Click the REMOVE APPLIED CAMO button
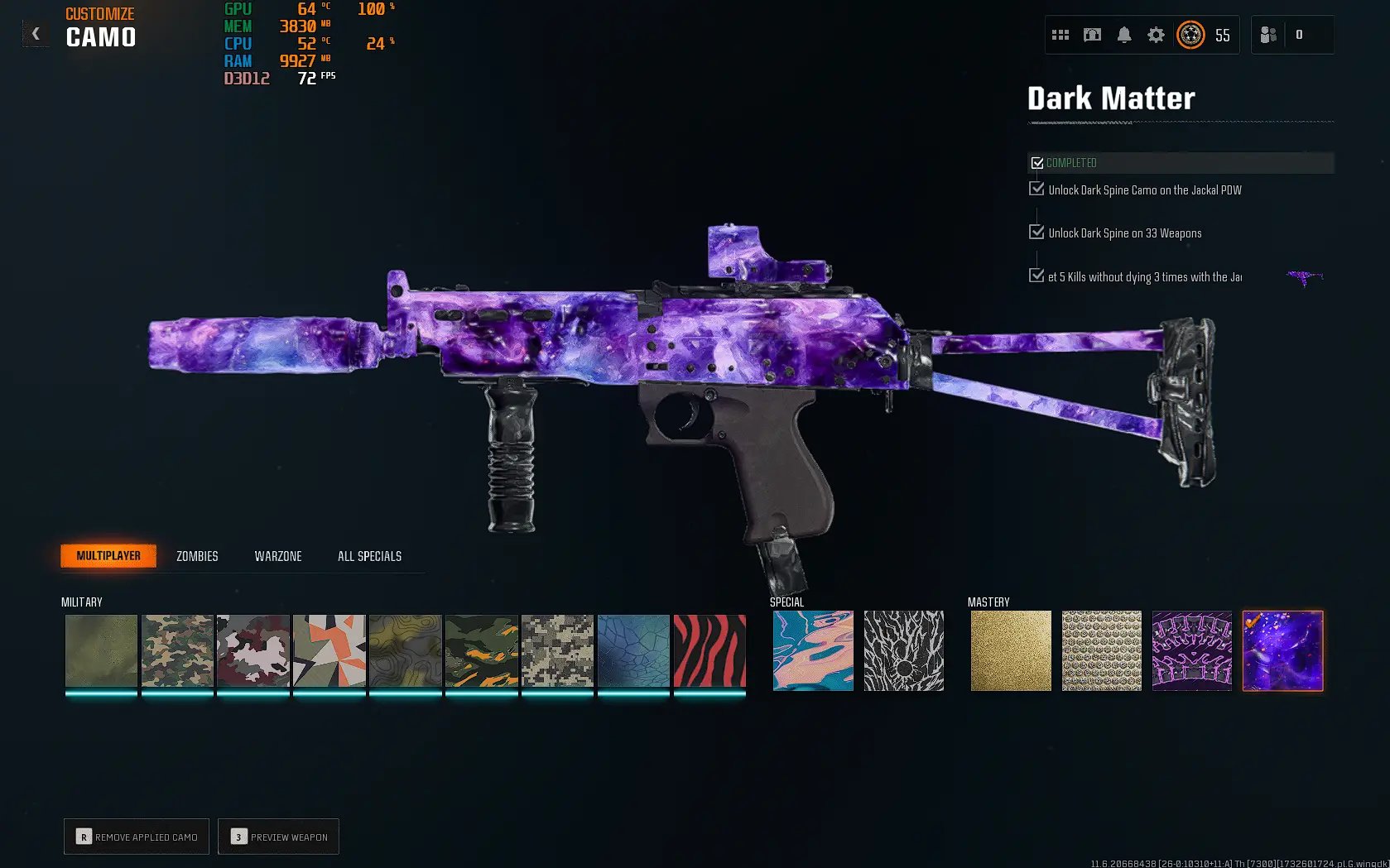This screenshot has height=868, width=1390. coord(136,837)
